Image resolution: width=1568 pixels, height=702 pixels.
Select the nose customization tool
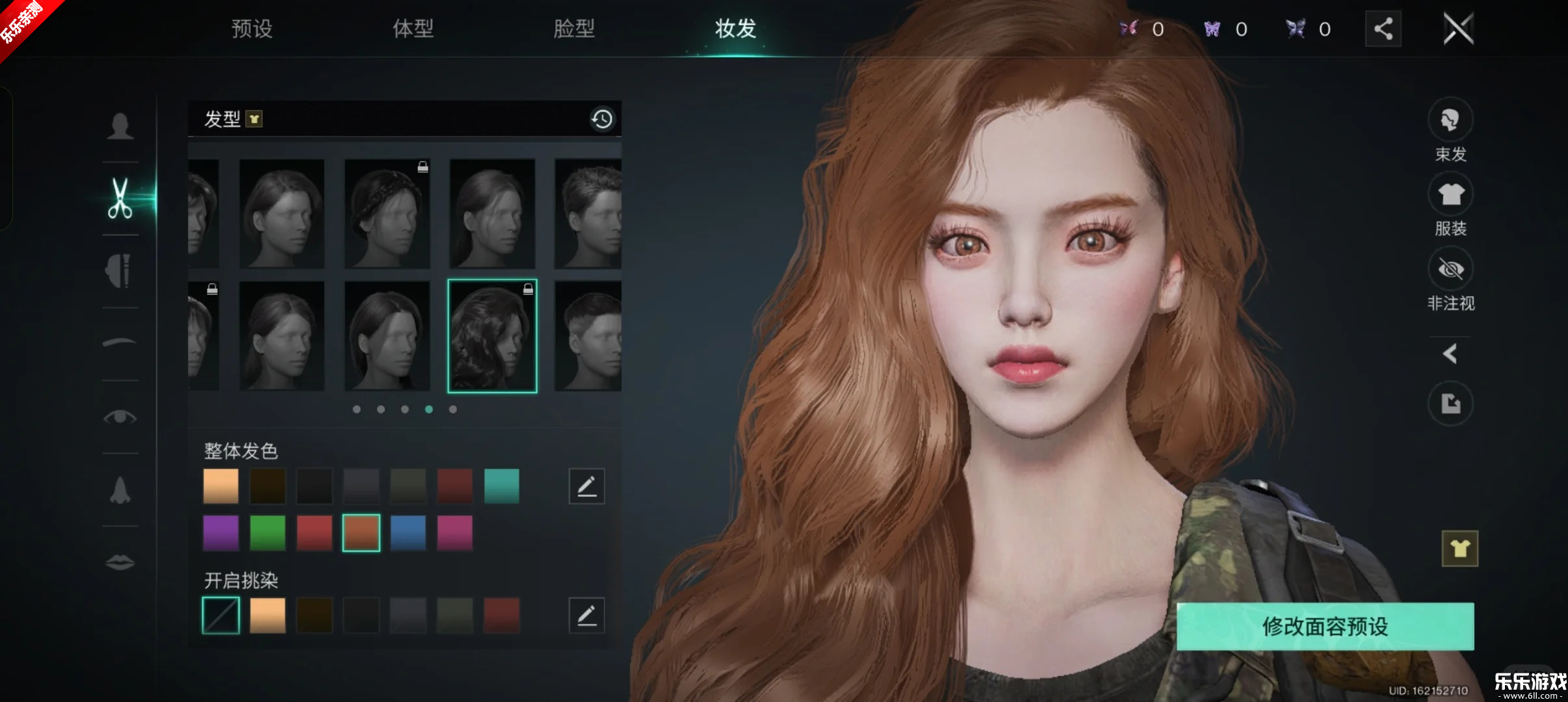tap(119, 489)
